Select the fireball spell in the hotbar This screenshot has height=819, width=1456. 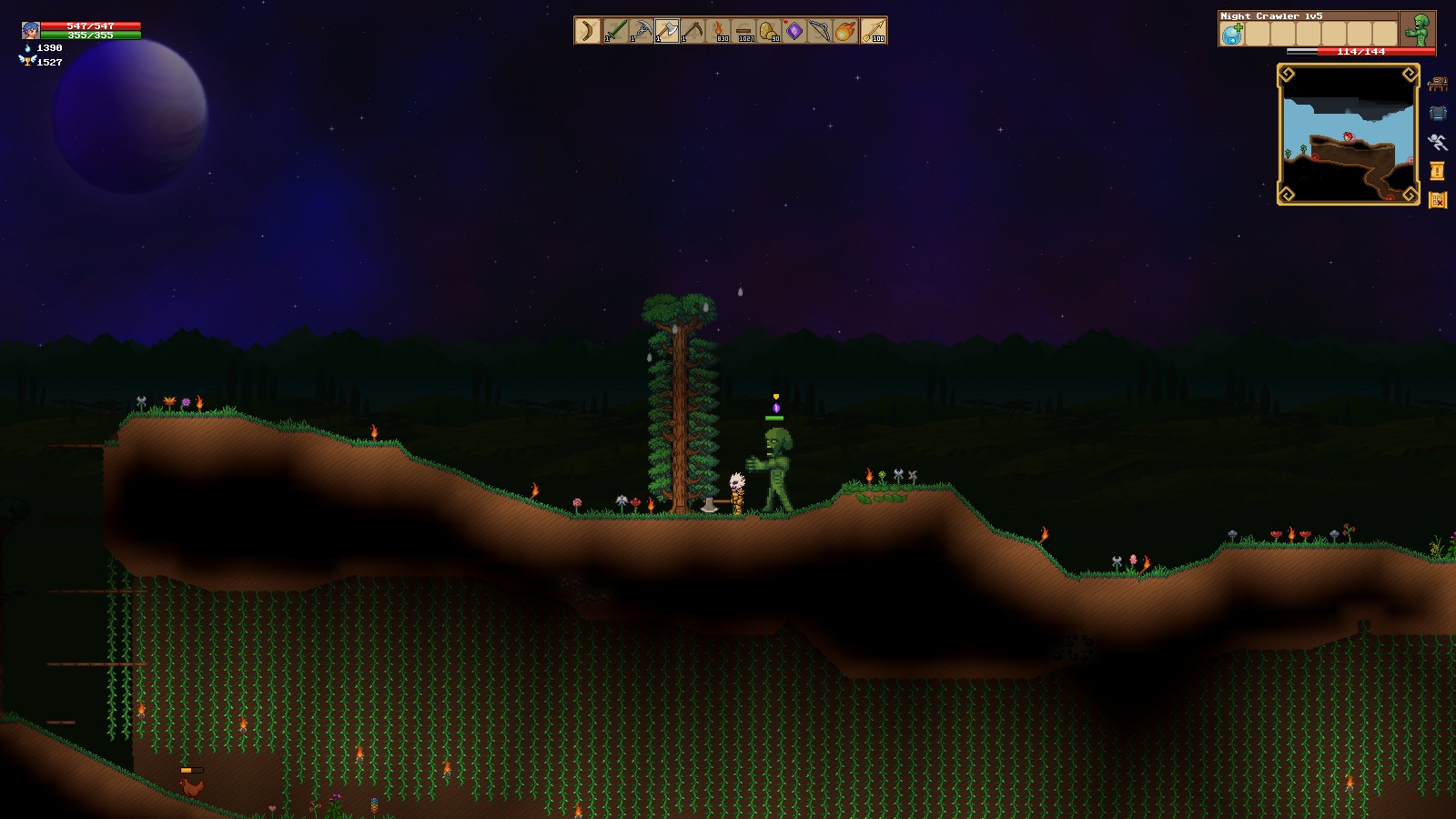[844, 32]
